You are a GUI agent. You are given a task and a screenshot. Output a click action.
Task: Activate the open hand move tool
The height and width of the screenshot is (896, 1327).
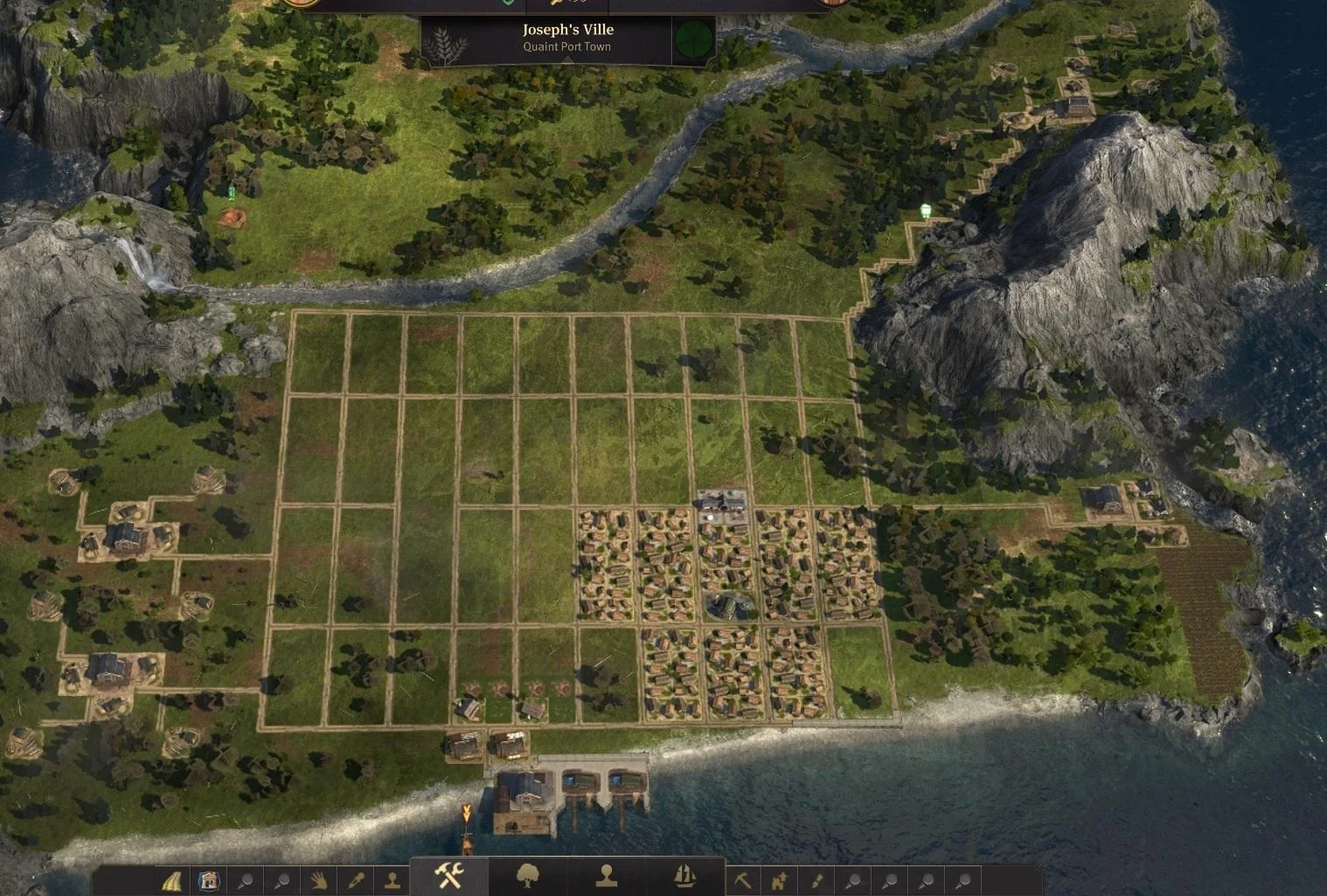click(x=318, y=880)
